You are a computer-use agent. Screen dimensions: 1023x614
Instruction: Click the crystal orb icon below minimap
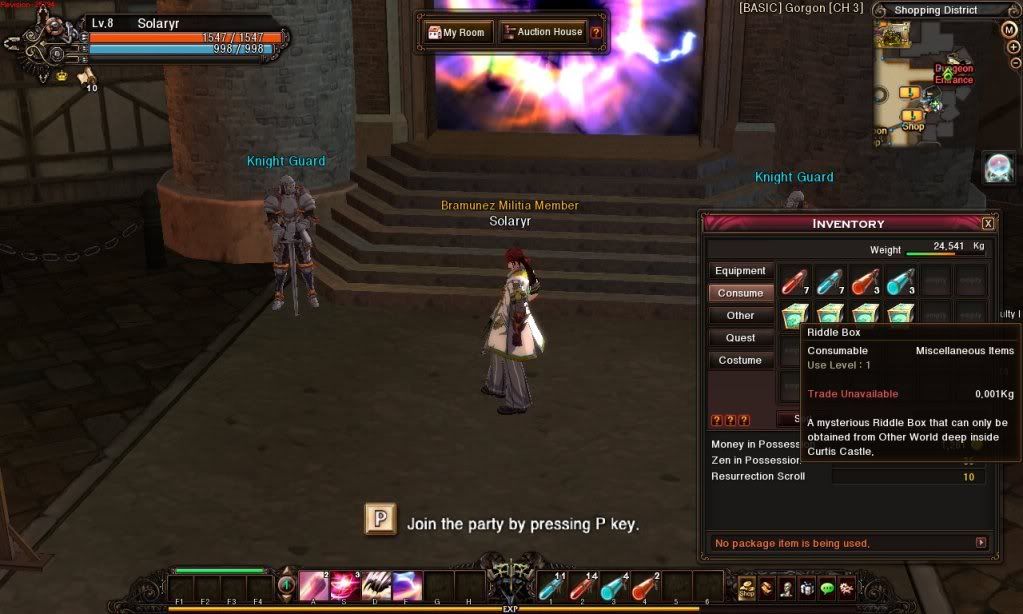click(x=998, y=167)
